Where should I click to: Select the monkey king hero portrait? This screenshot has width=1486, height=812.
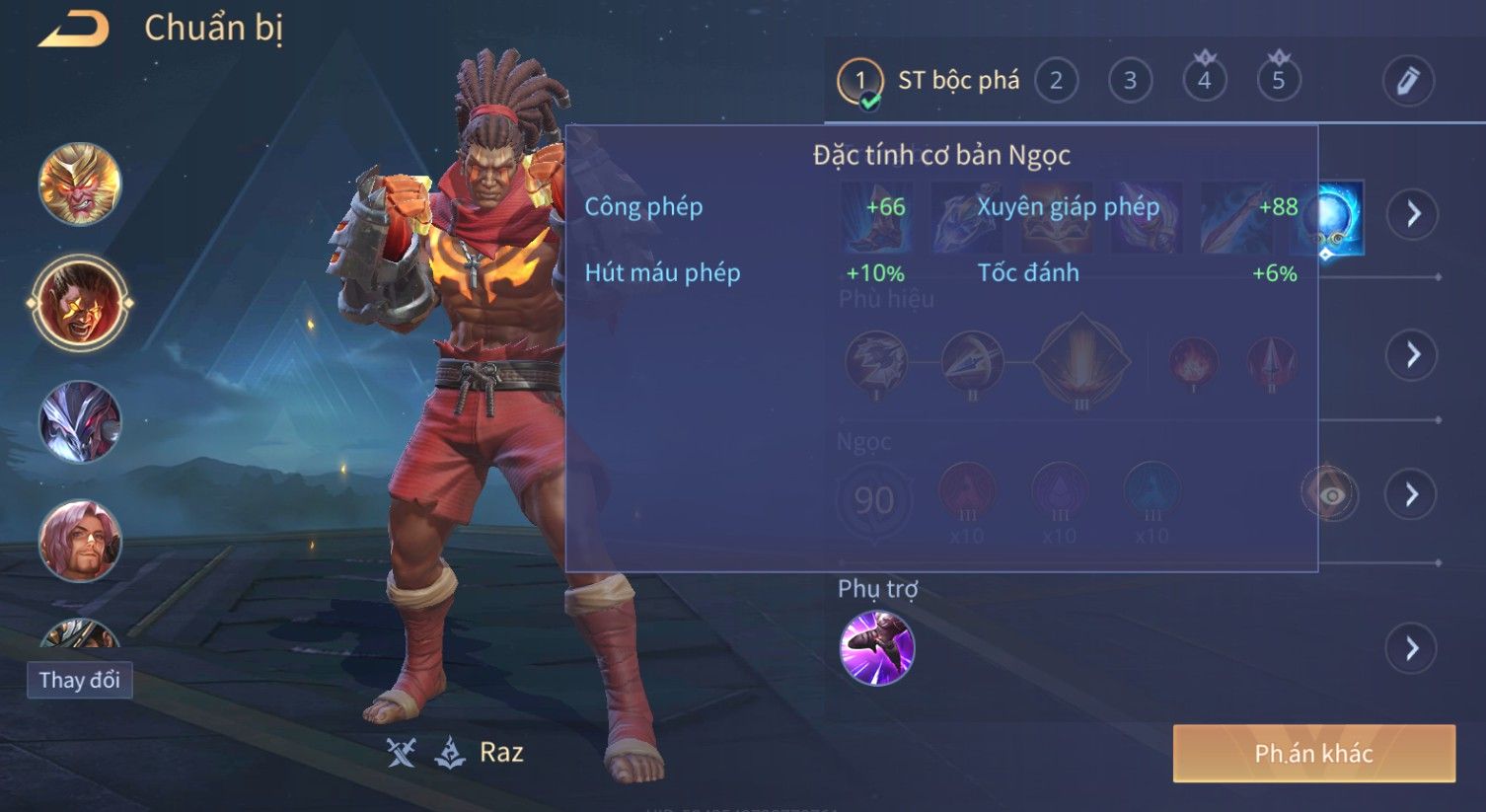click(80, 185)
